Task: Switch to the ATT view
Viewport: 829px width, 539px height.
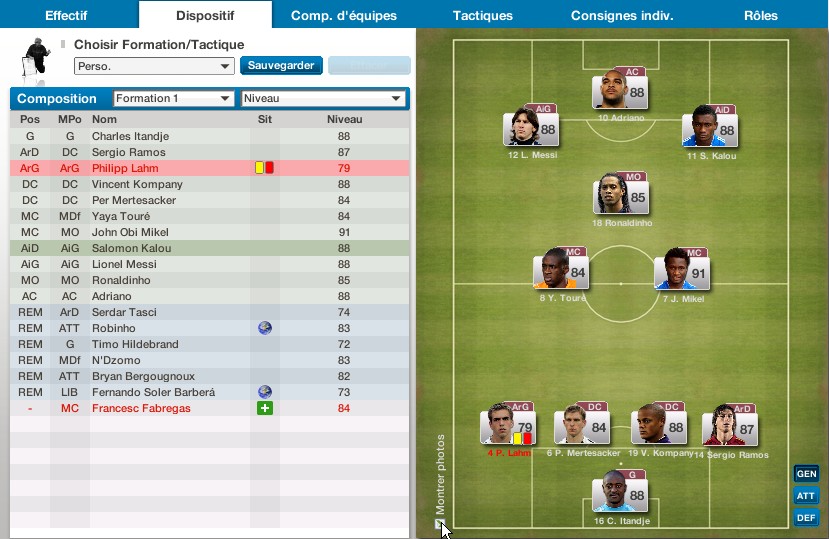Action: [x=806, y=496]
